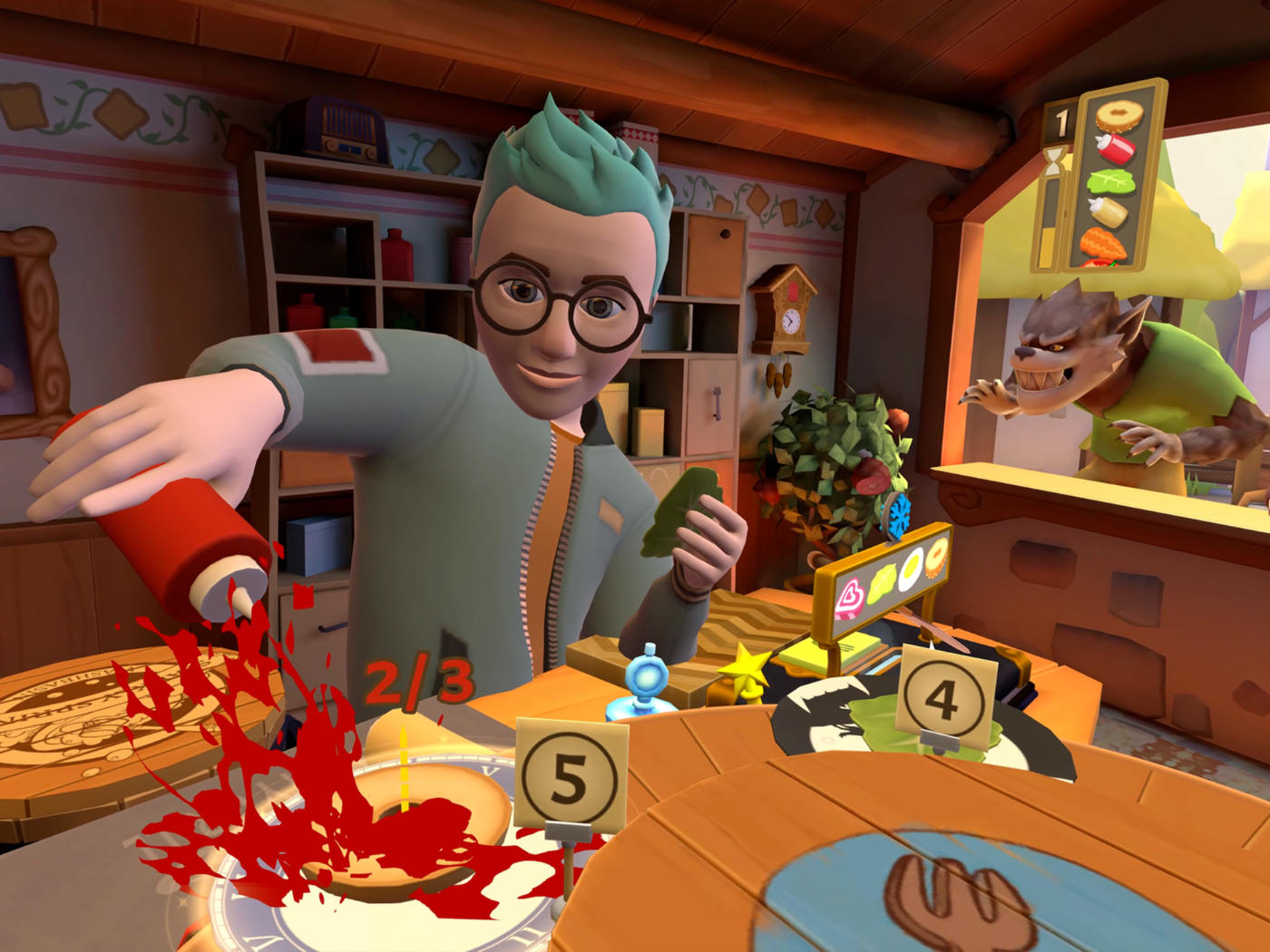Choose the green lettuce leaf on the hanging ticket
Image resolution: width=1270 pixels, height=952 pixels.
coord(1112,180)
